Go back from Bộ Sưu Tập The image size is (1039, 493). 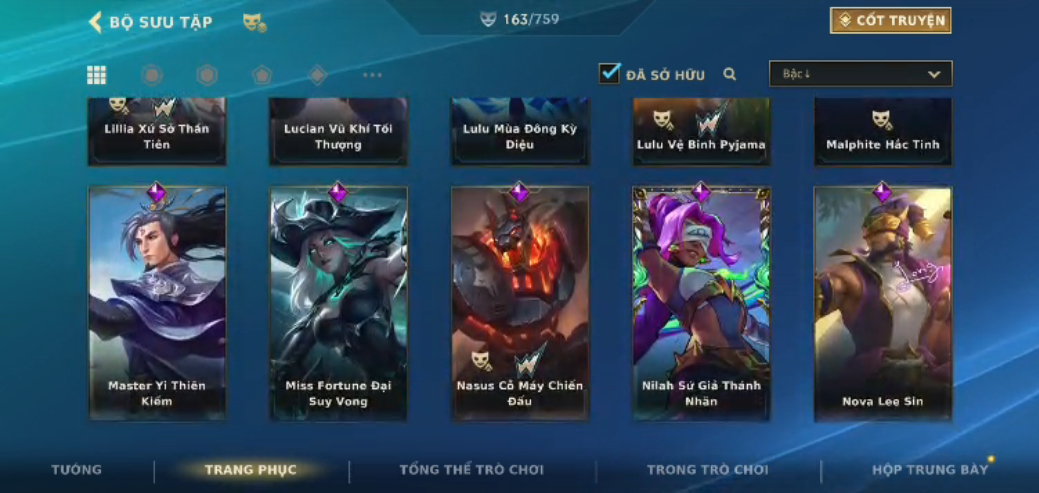(x=96, y=22)
